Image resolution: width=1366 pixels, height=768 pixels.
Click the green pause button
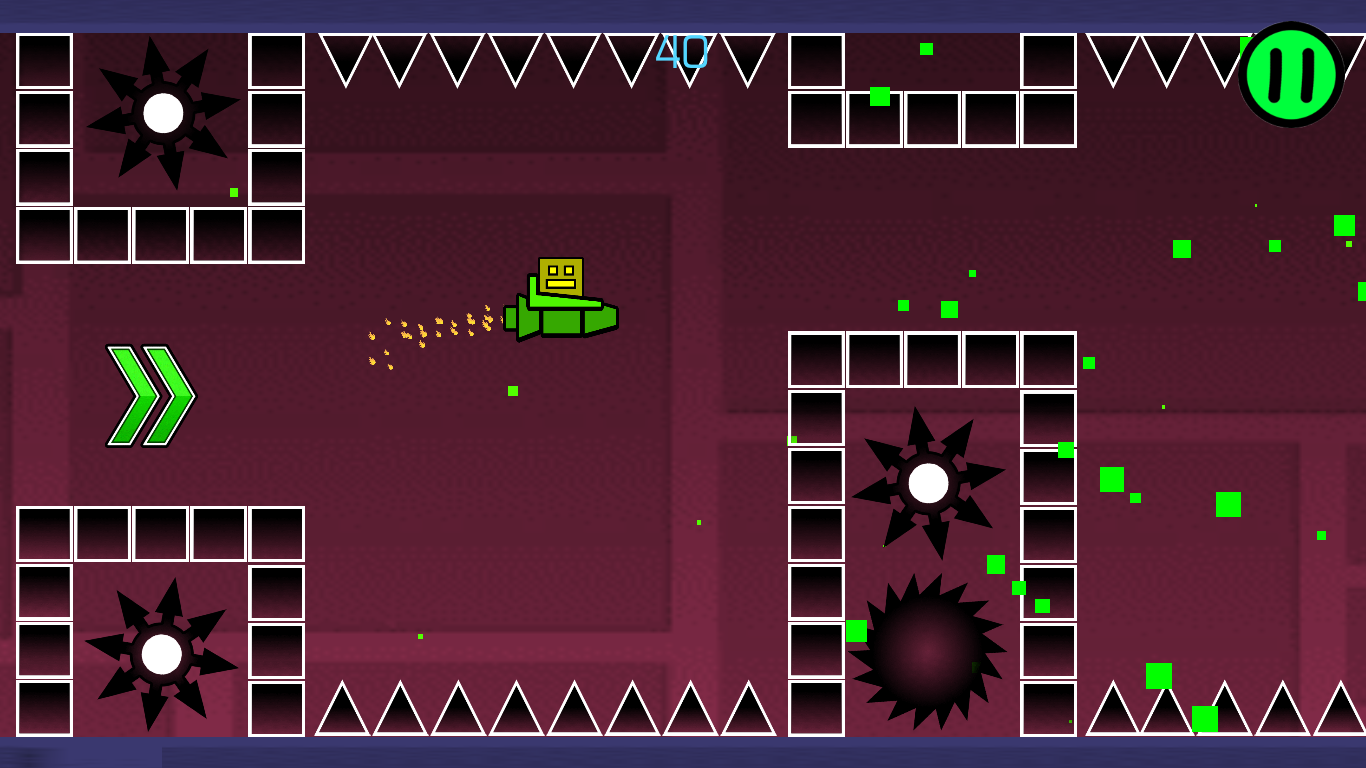point(1290,75)
